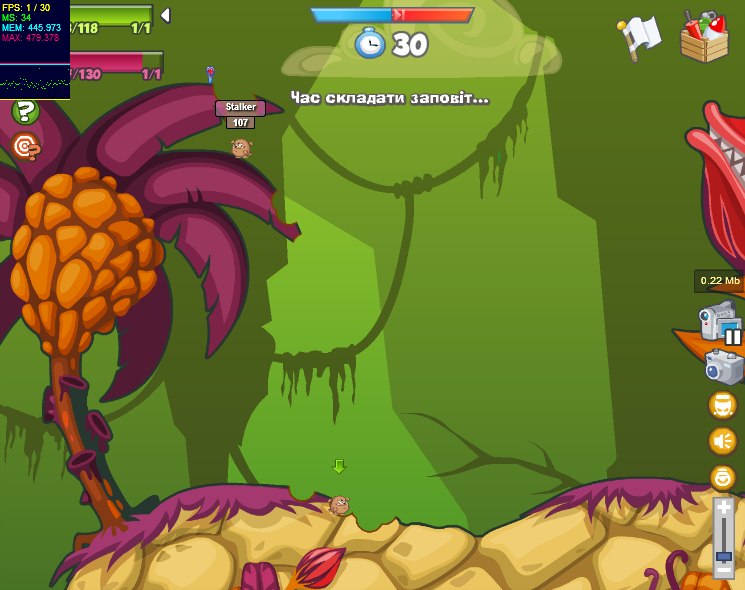Click the orange target hint icon

click(25, 148)
